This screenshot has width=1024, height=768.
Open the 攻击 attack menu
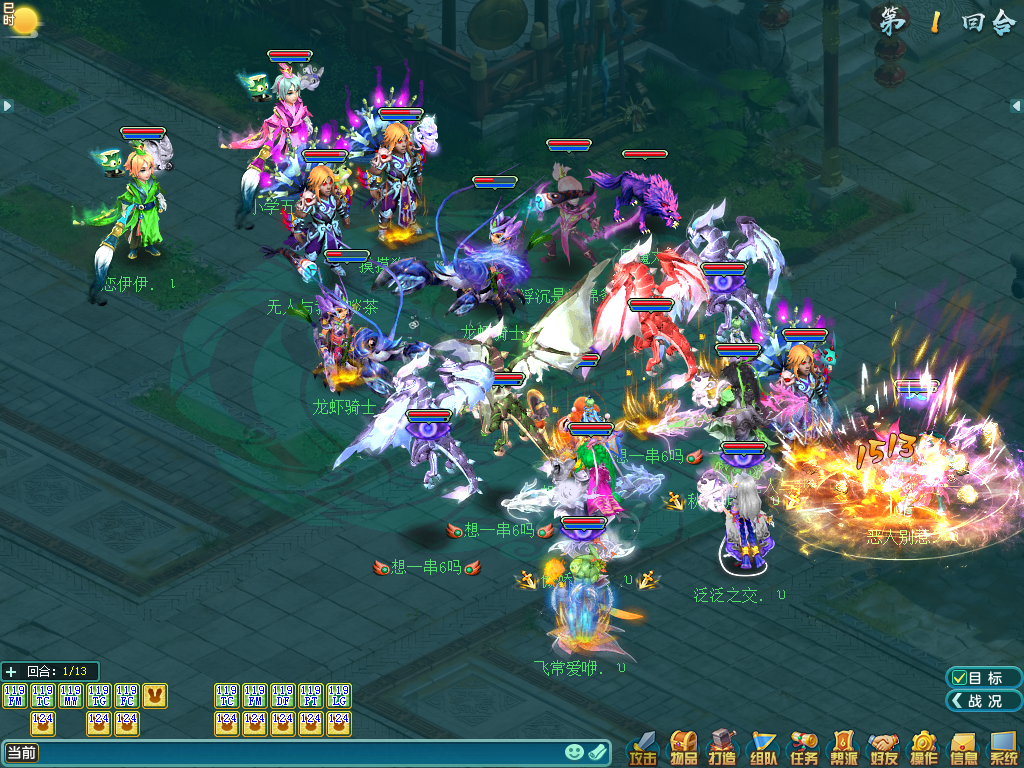coord(644,748)
